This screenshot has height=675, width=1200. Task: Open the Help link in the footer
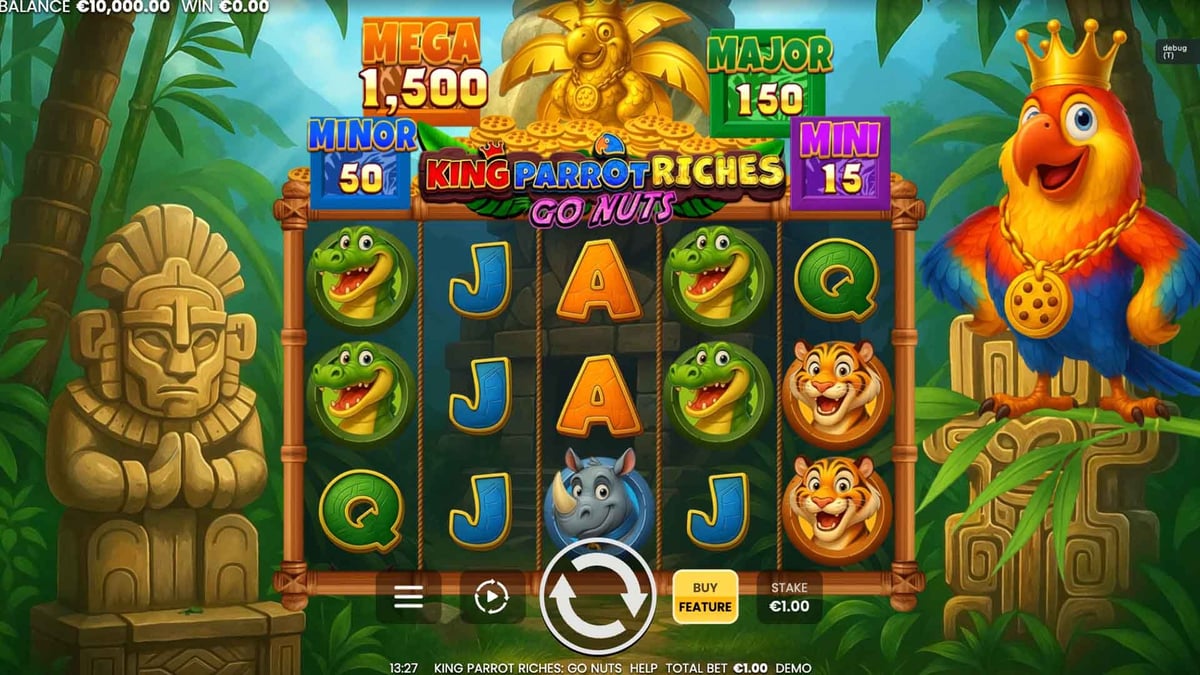[645, 668]
